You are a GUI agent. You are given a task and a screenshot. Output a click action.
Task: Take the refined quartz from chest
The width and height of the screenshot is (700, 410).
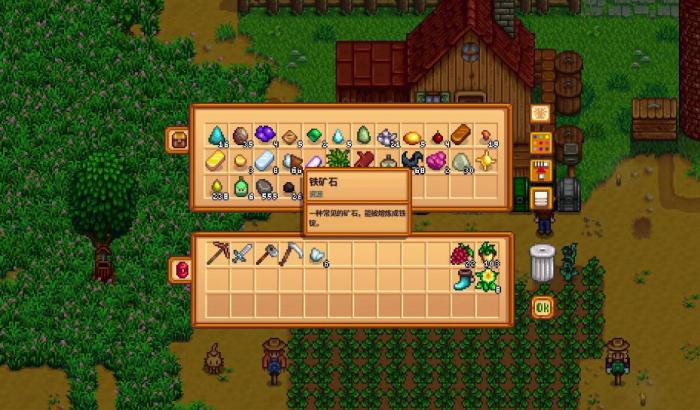tap(265, 160)
